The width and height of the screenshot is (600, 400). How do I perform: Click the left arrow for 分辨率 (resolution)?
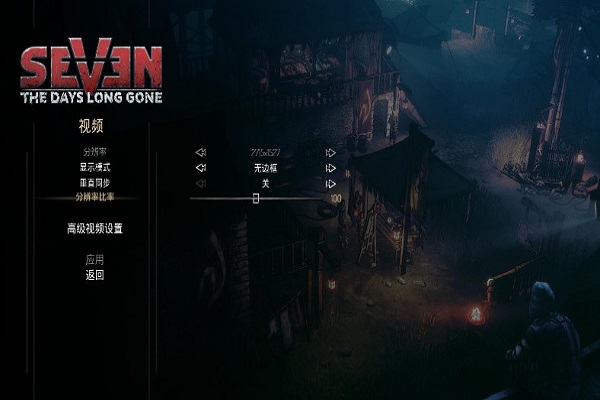tap(200, 153)
